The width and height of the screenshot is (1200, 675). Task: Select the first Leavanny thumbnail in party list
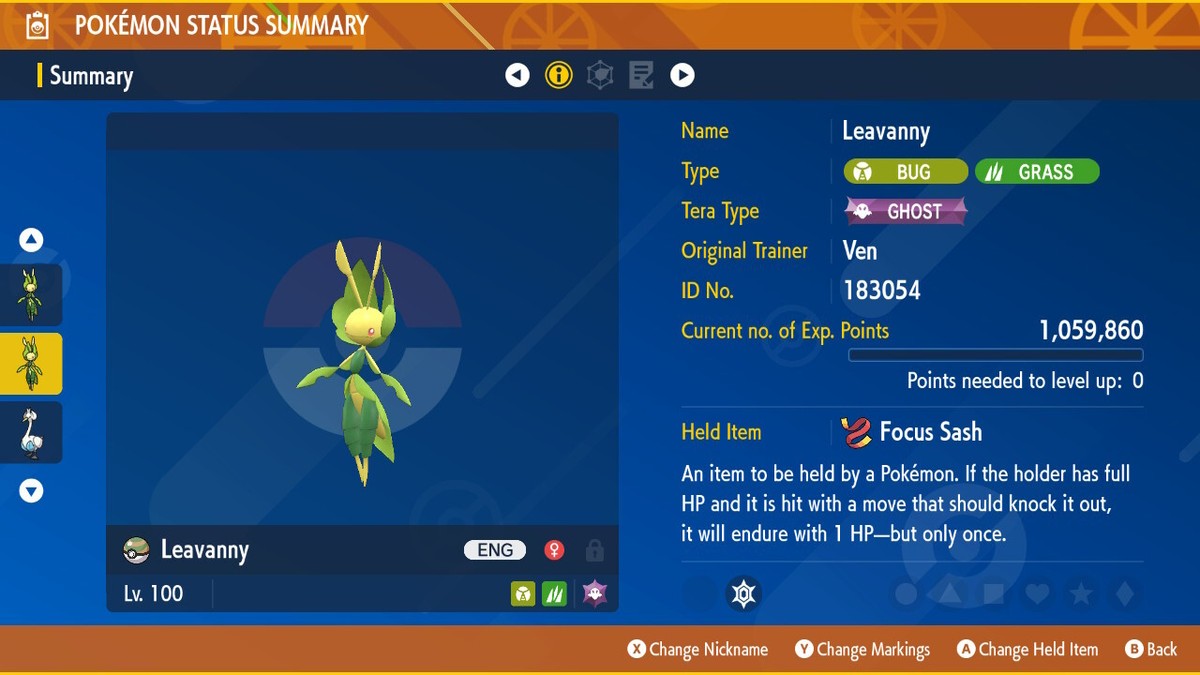pyautogui.click(x=32, y=294)
